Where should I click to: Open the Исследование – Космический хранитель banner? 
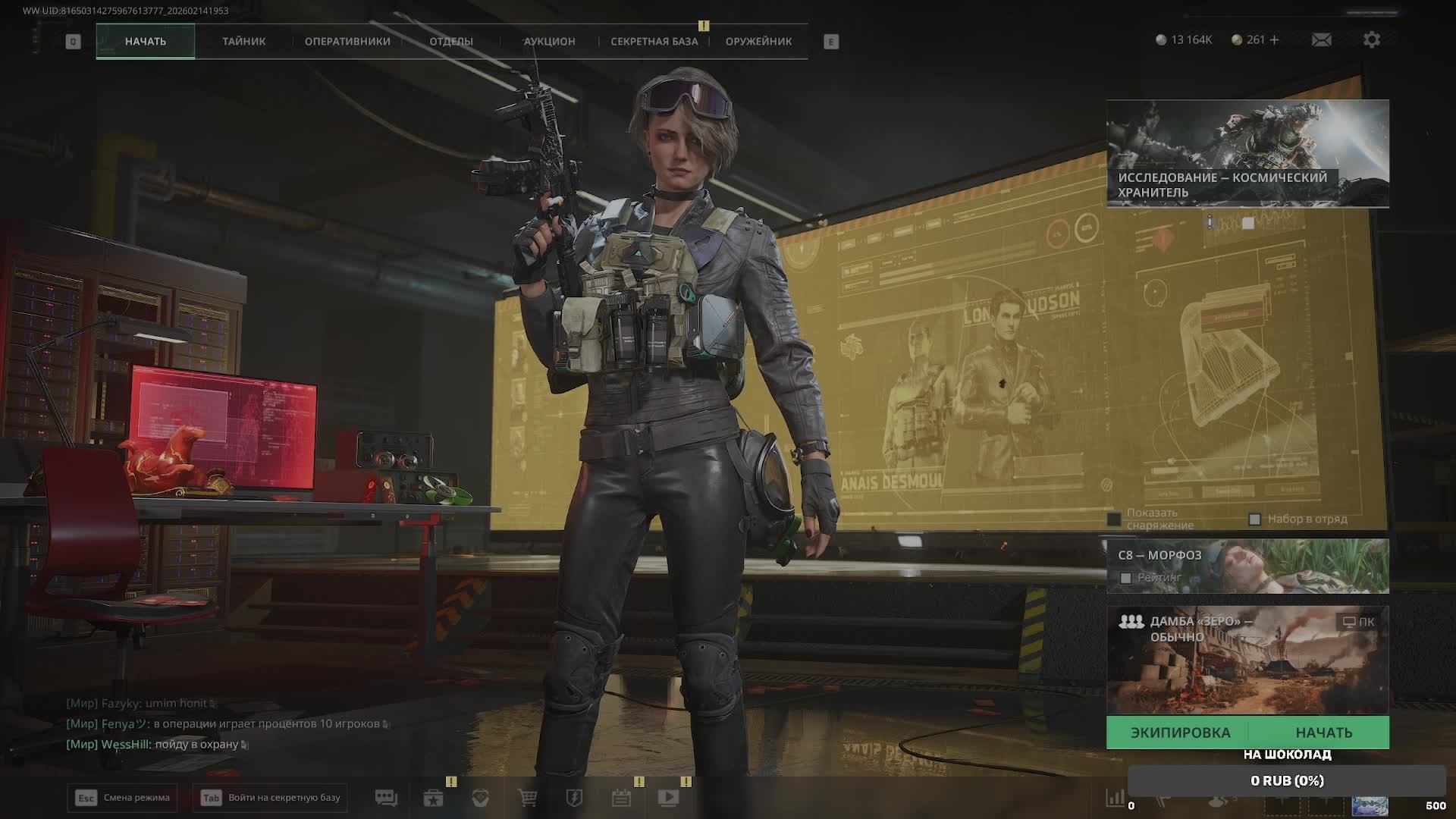(x=1247, y=153)
